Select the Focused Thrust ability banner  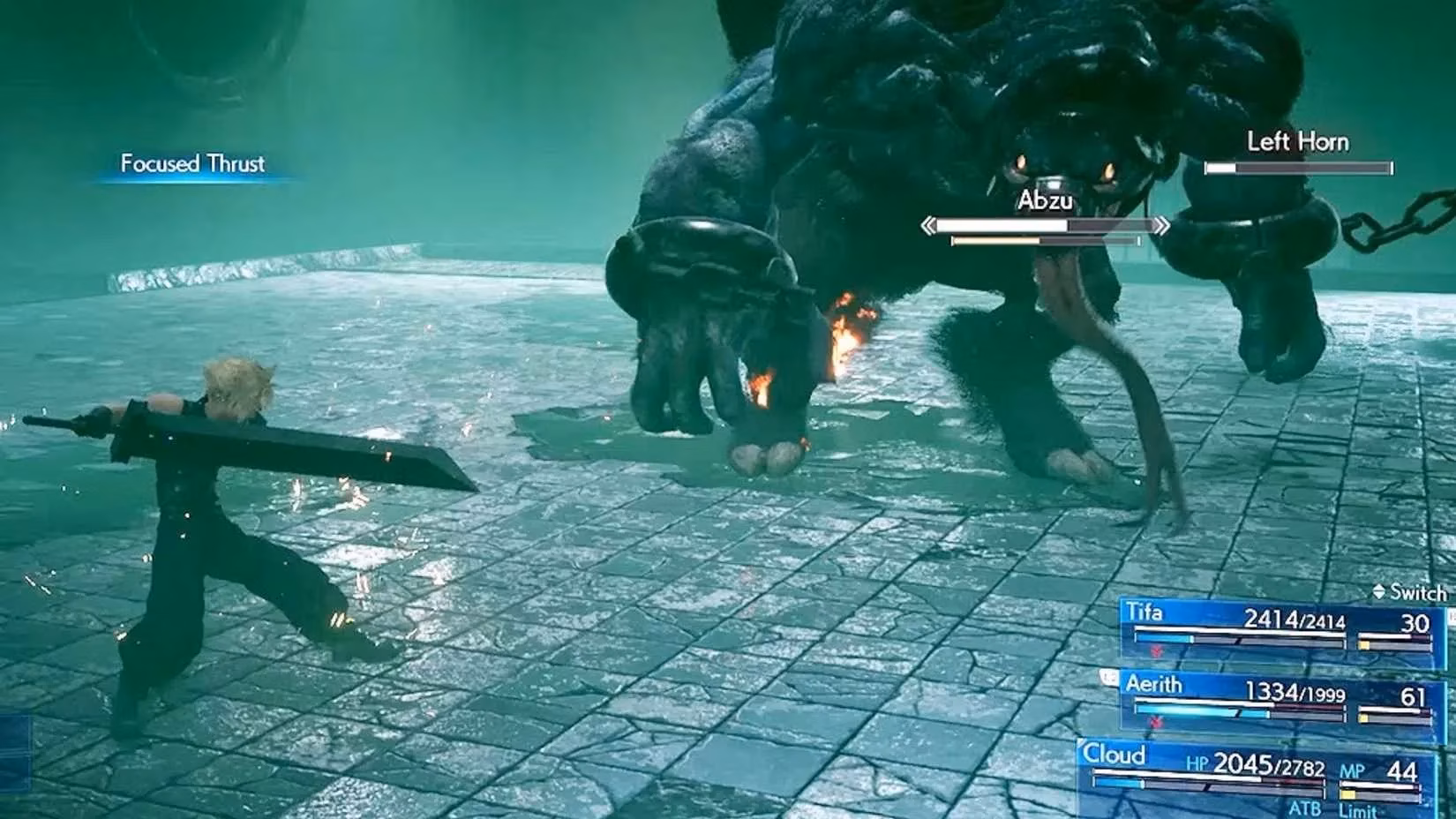[x=192, y=162]
